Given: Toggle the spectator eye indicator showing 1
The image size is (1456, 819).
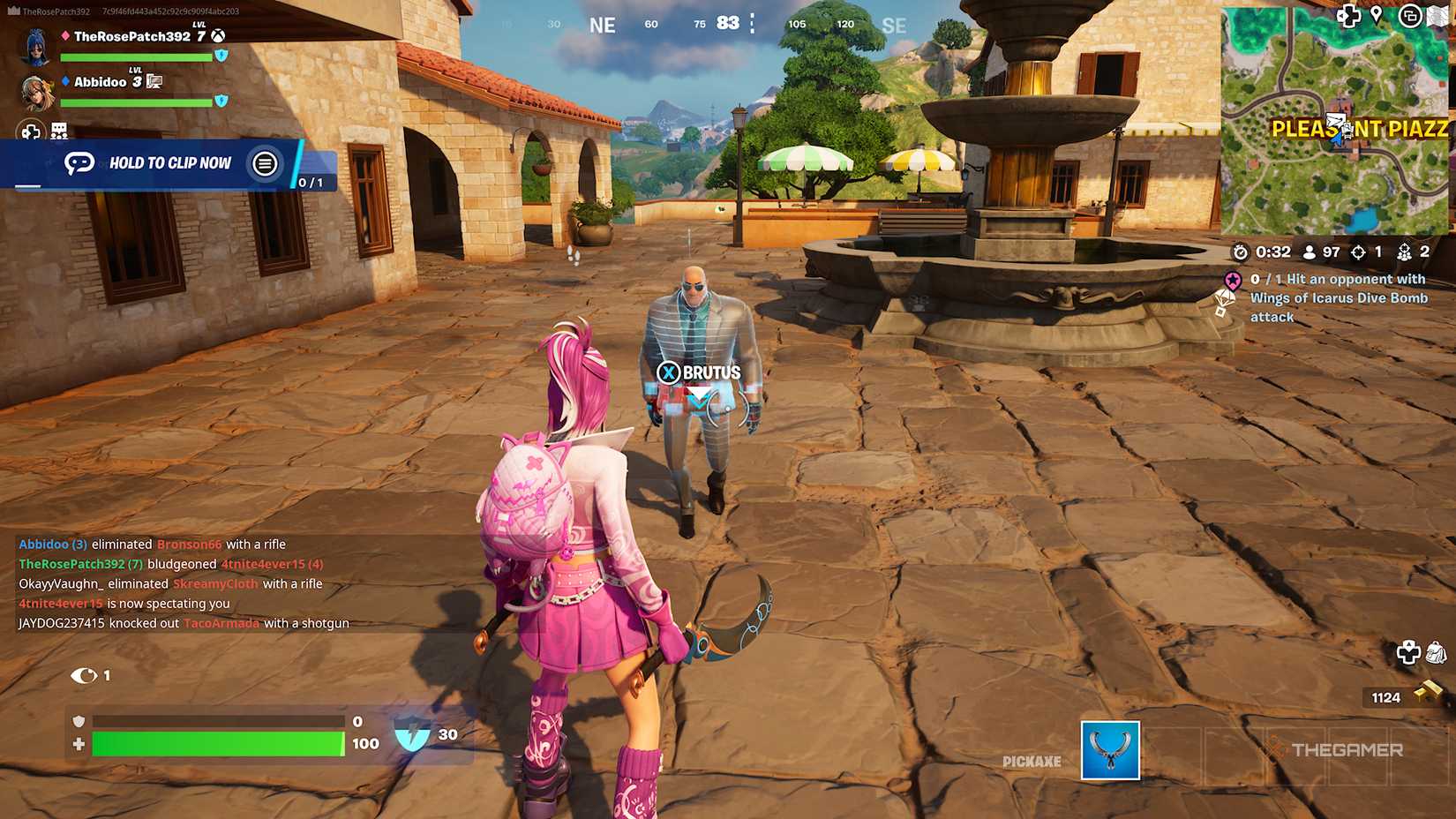Looking at the screenshot, I should (x=85, y=675).
